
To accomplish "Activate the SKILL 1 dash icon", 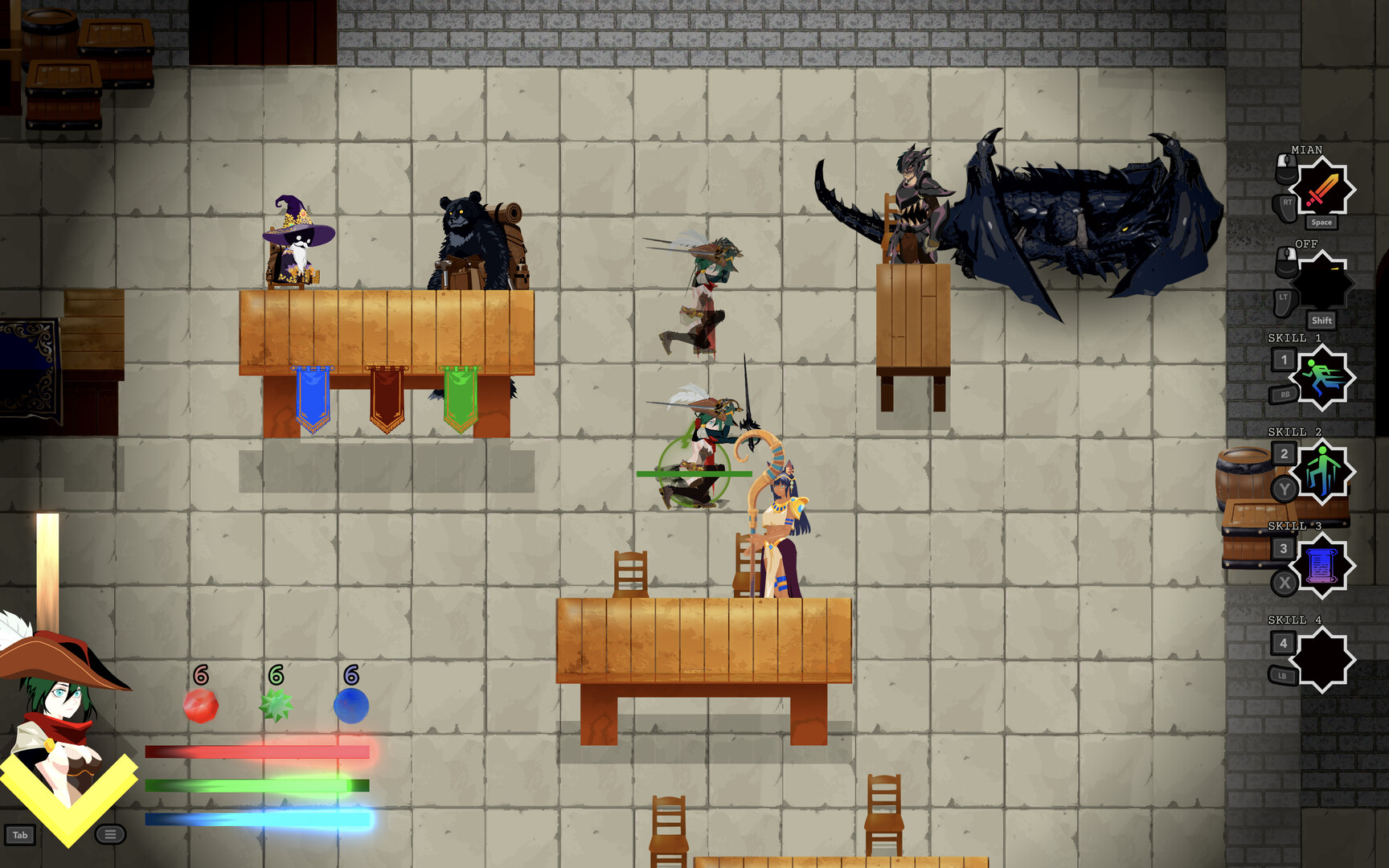I will [1322, 379].
